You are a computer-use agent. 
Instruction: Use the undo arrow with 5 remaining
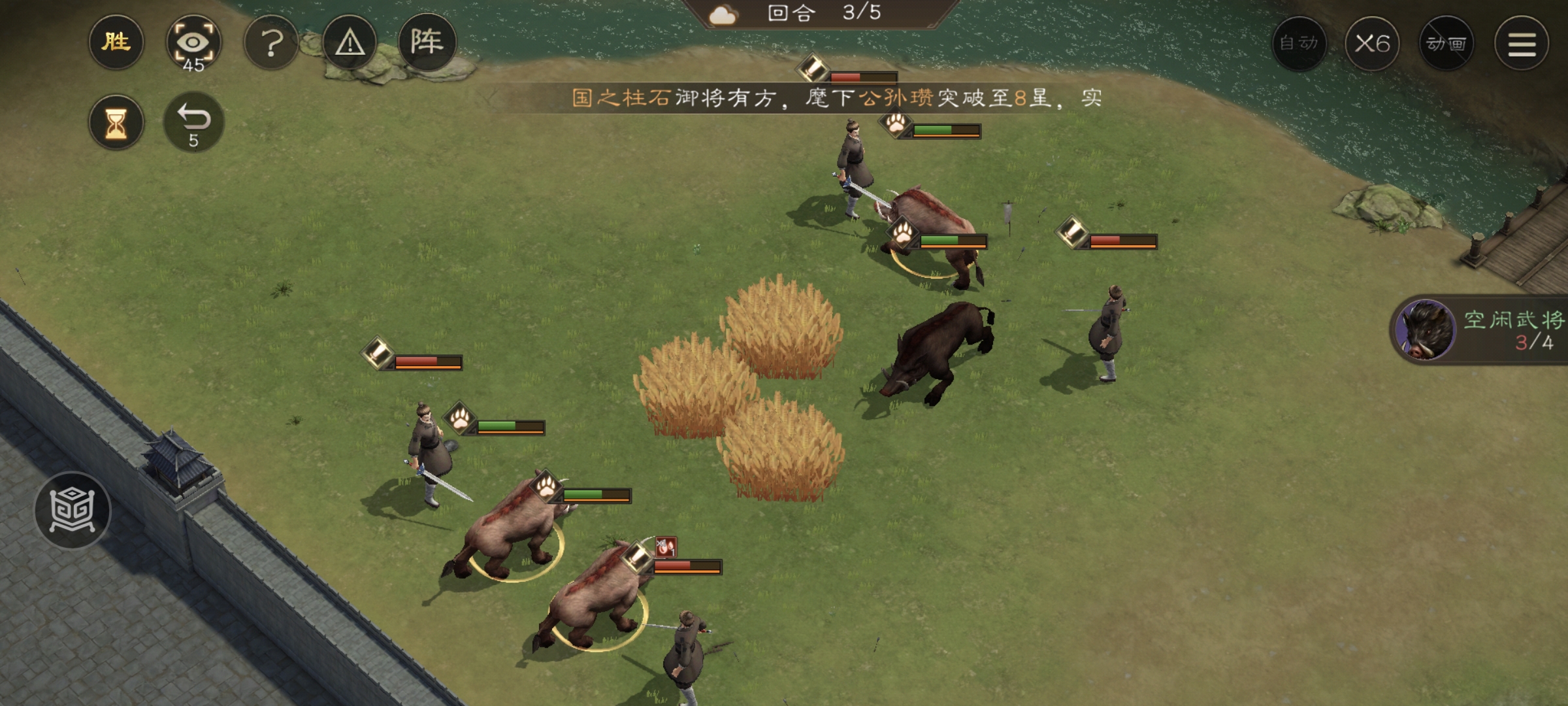193,122
